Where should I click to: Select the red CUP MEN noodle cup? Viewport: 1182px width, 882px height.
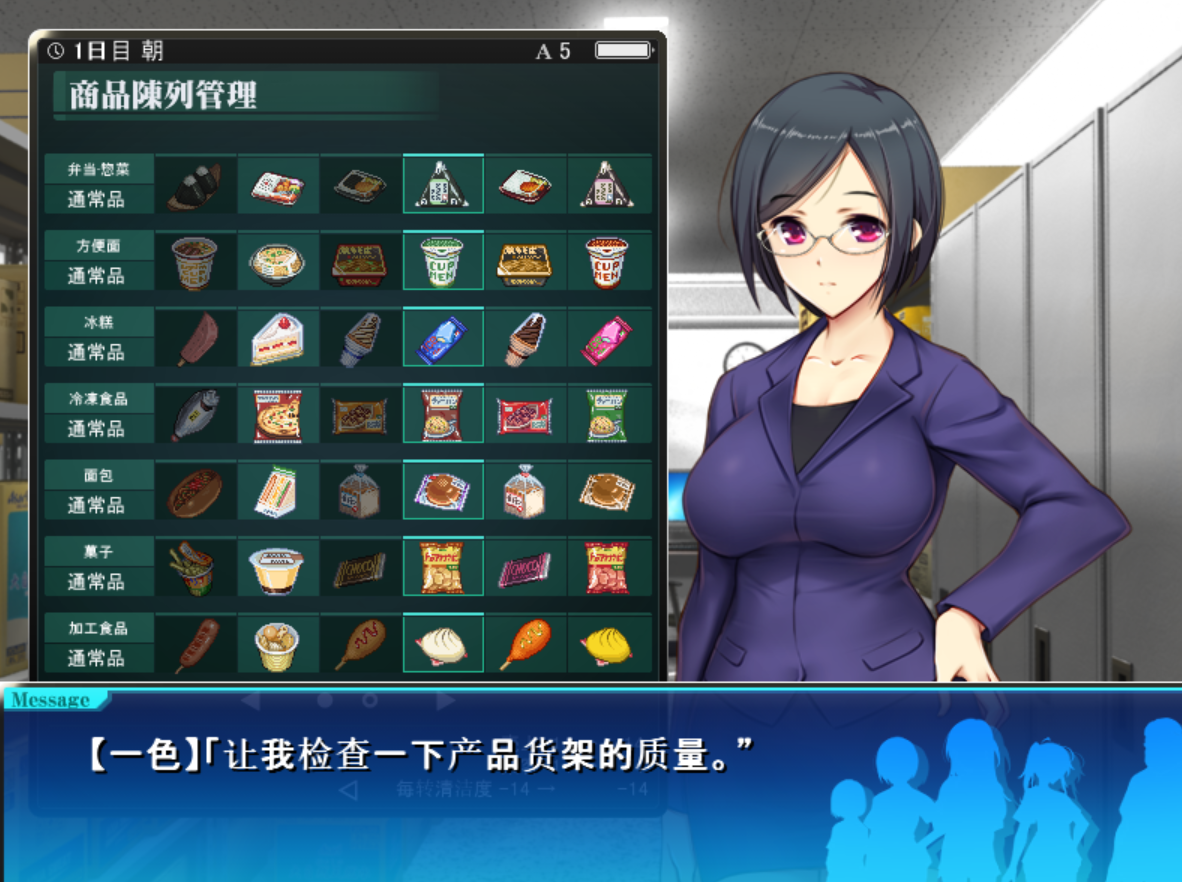click(607, 262)
